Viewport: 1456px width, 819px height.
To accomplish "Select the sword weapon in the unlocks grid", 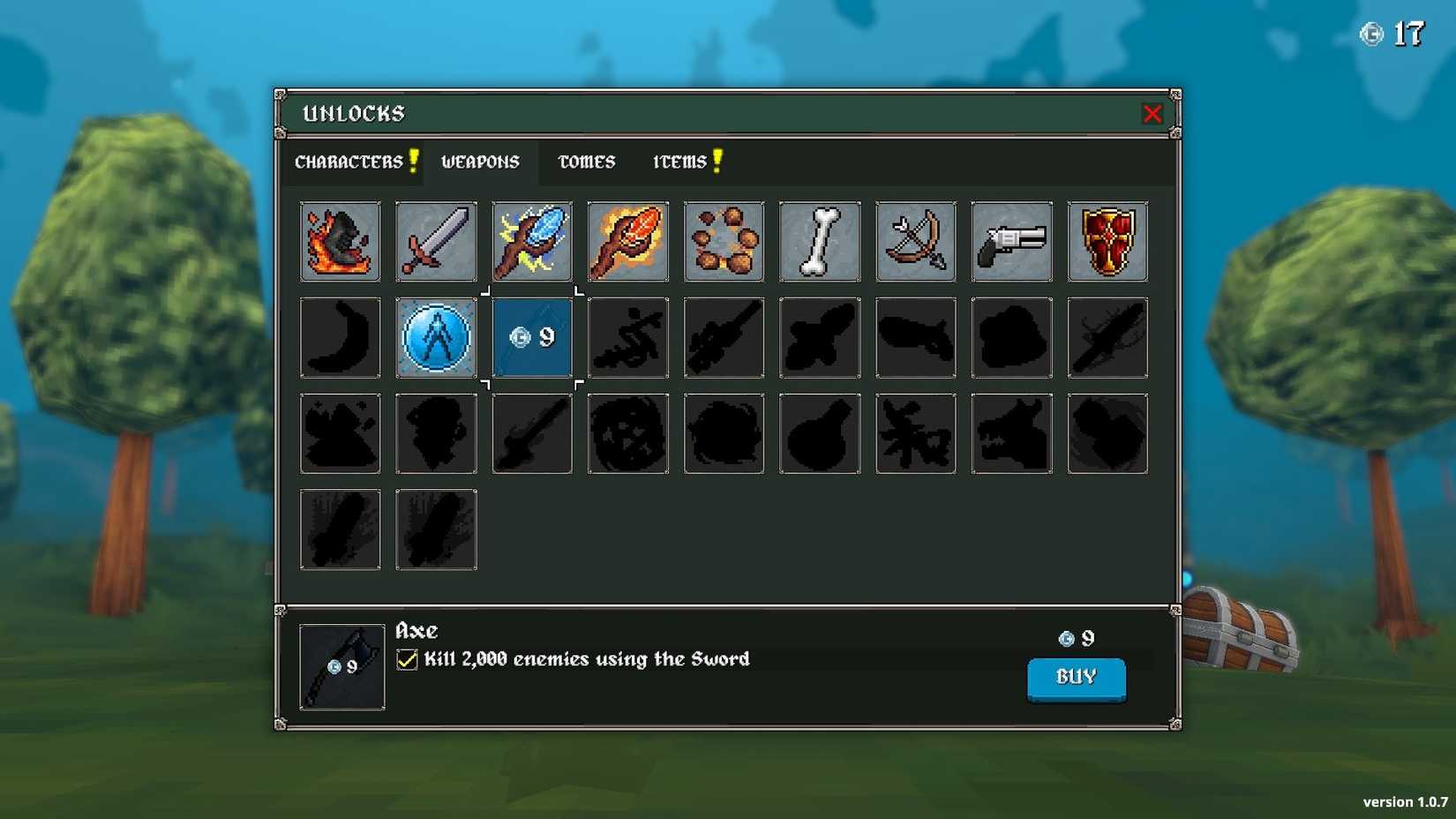I will (436, 241).
